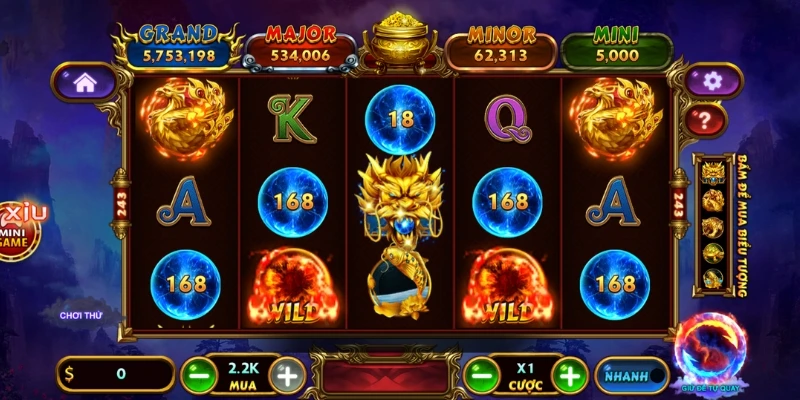The image size is (800, 400).
Task: Open the Xỉu mini game
Action: pos(17,228)
